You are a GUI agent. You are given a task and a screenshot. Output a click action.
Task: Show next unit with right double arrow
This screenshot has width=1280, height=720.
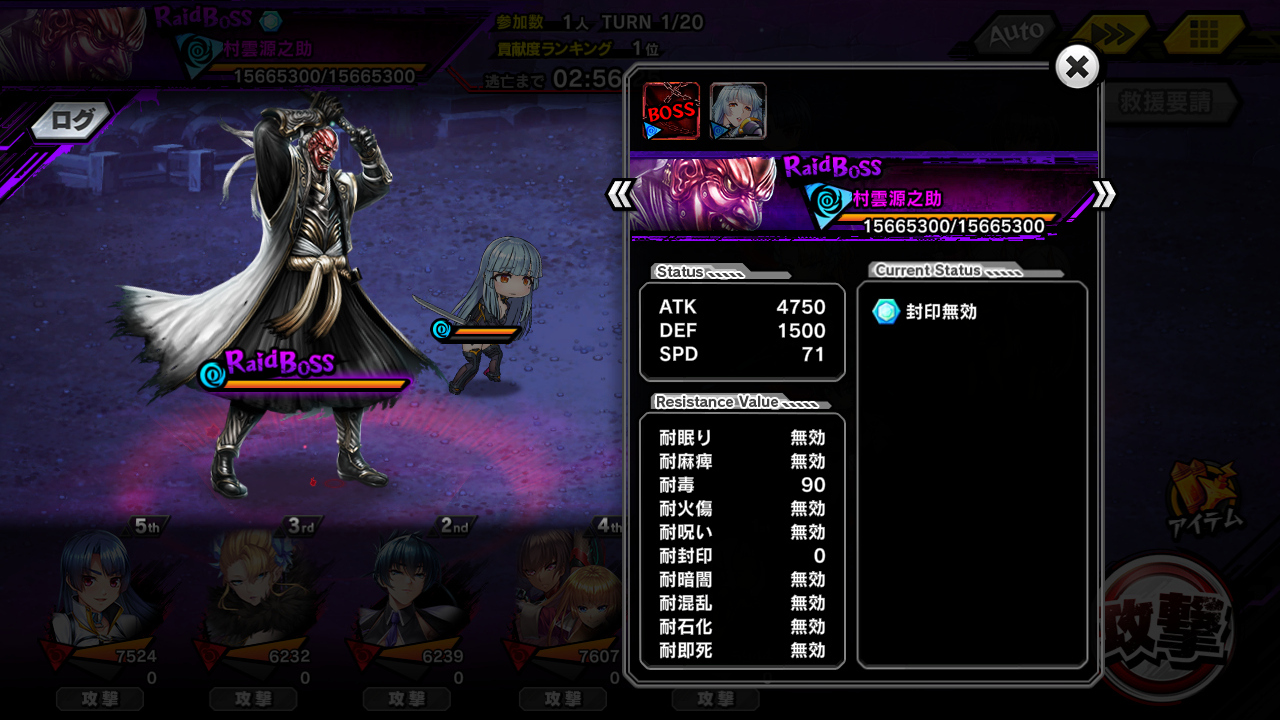(1104, 194)
